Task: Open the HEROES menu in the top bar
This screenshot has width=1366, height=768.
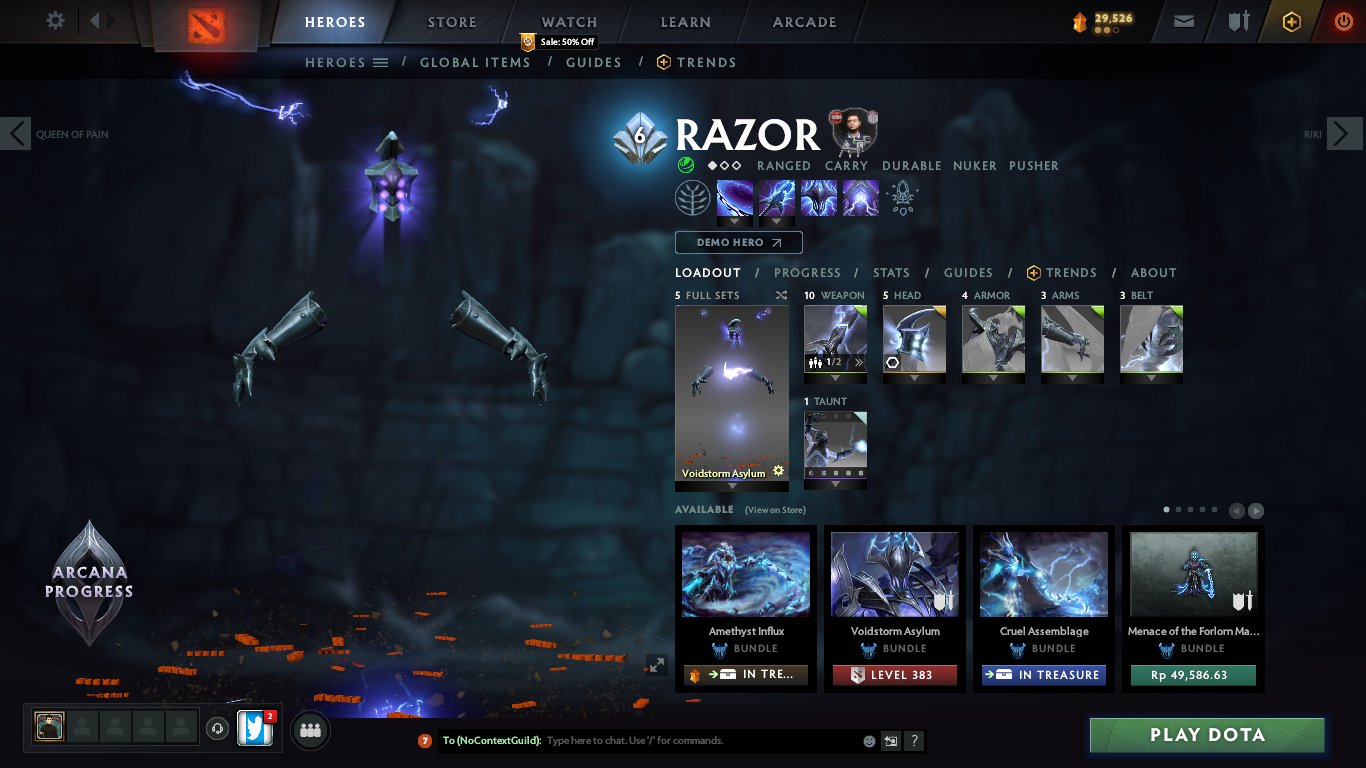Action: (x=335, y=21)
